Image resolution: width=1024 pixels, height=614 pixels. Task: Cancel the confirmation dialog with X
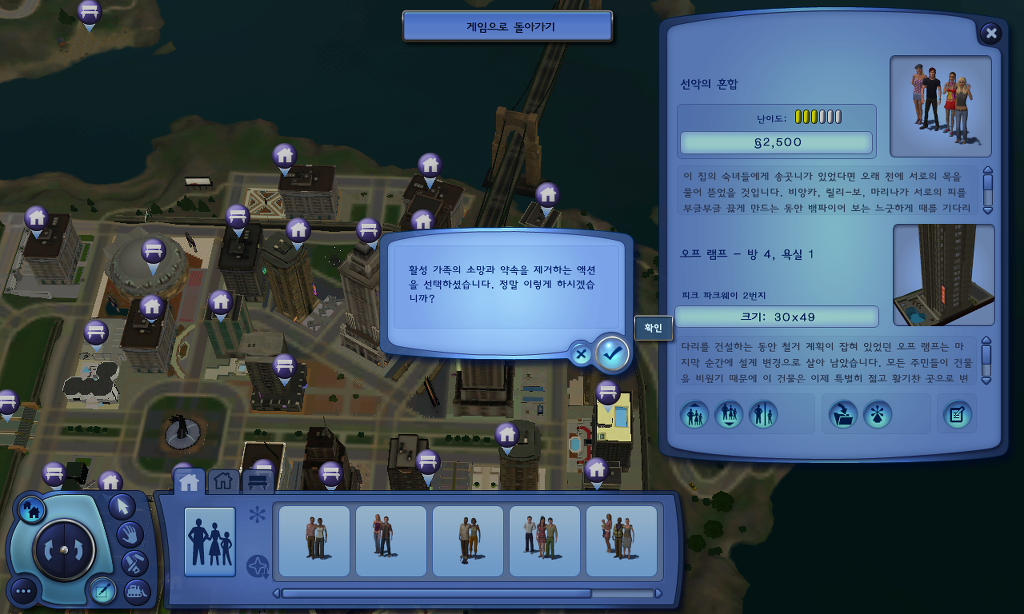tap(580, 352)
